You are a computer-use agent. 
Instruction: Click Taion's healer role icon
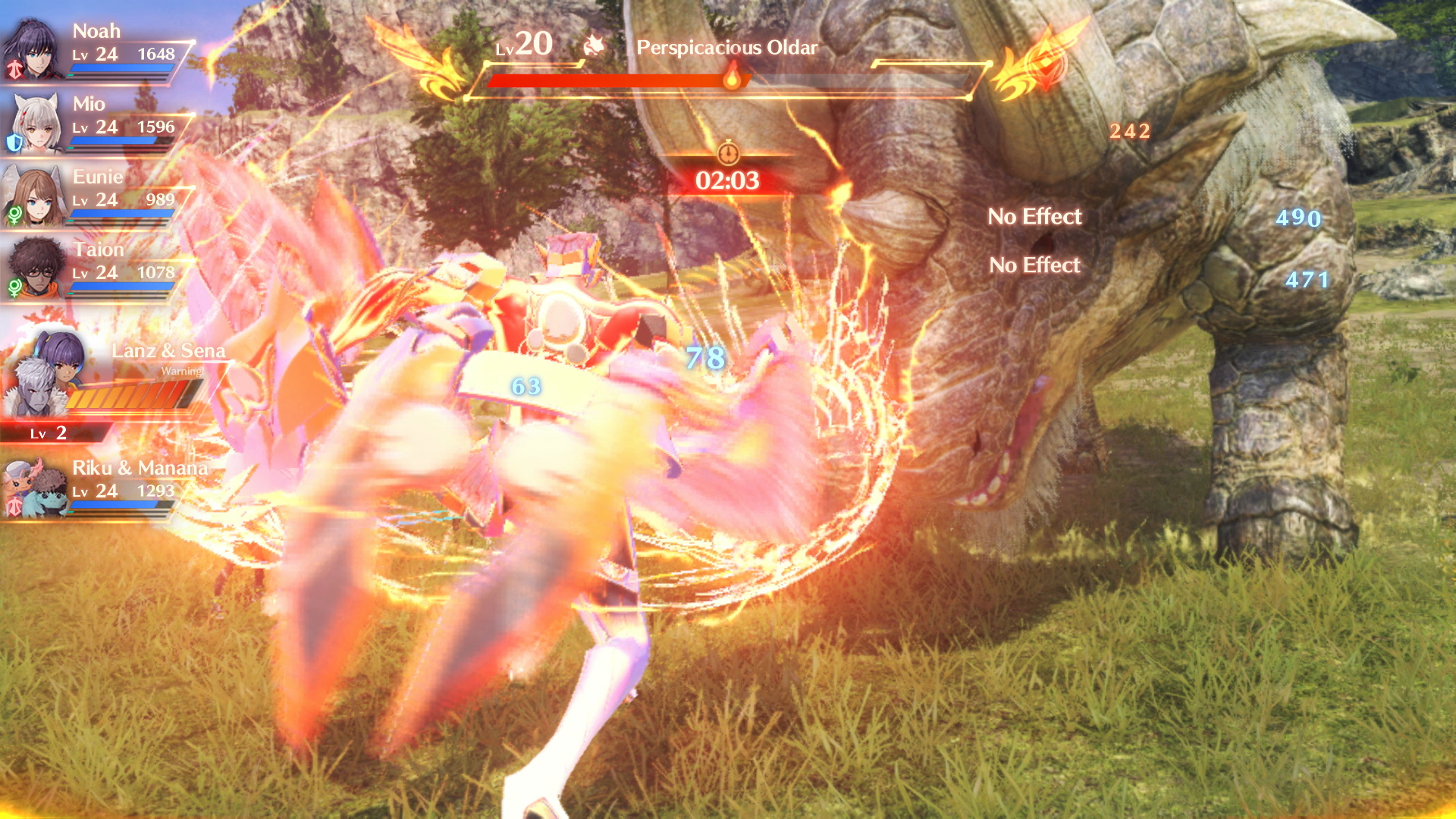(x=15, y=288)
